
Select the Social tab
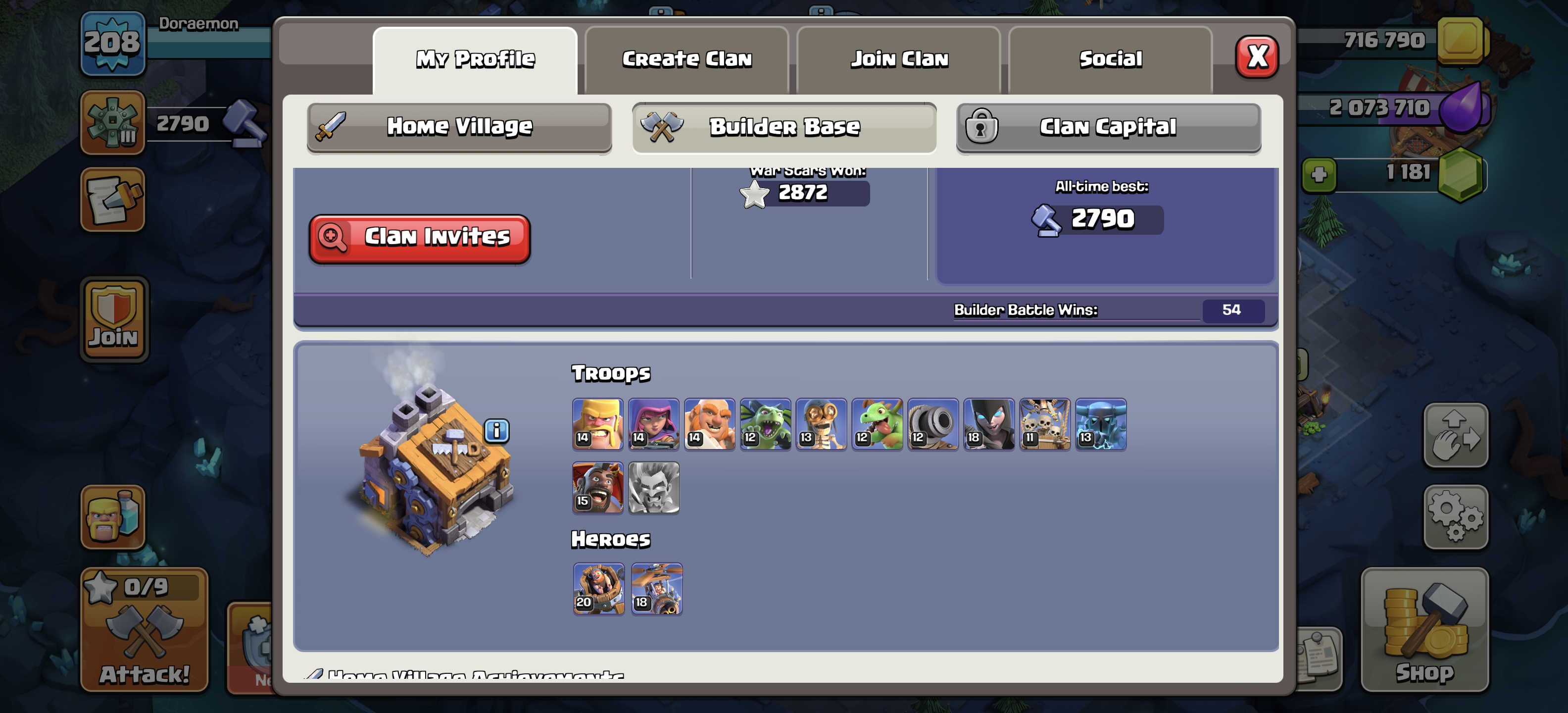[x=1110, y=59]
